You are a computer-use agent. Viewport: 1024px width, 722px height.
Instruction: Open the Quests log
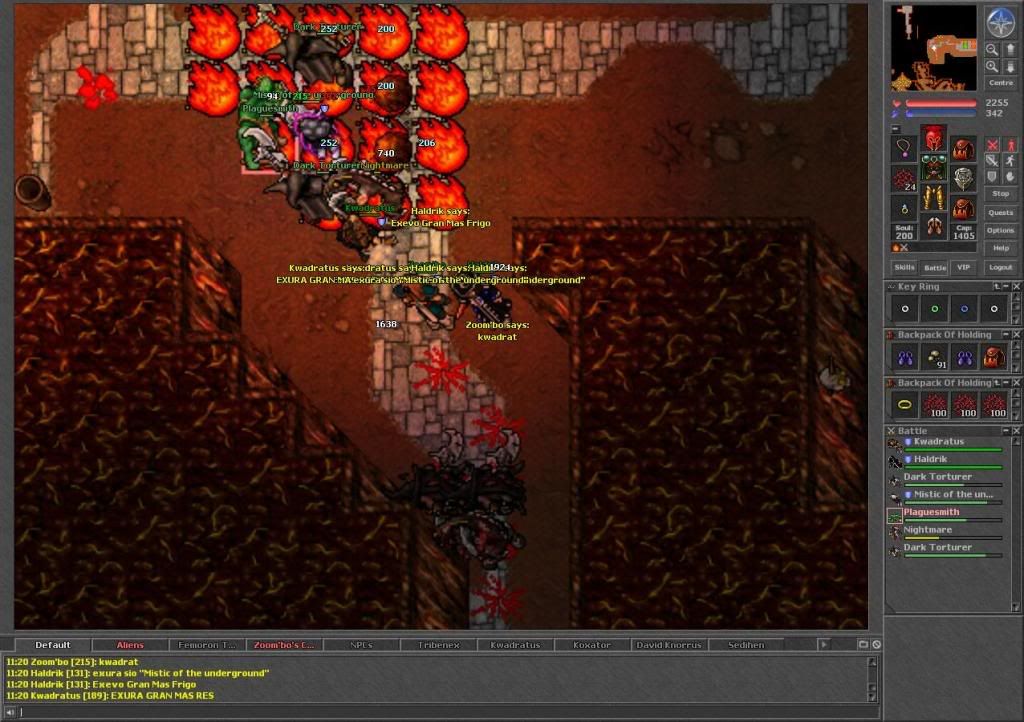[x=1000, y=212]
